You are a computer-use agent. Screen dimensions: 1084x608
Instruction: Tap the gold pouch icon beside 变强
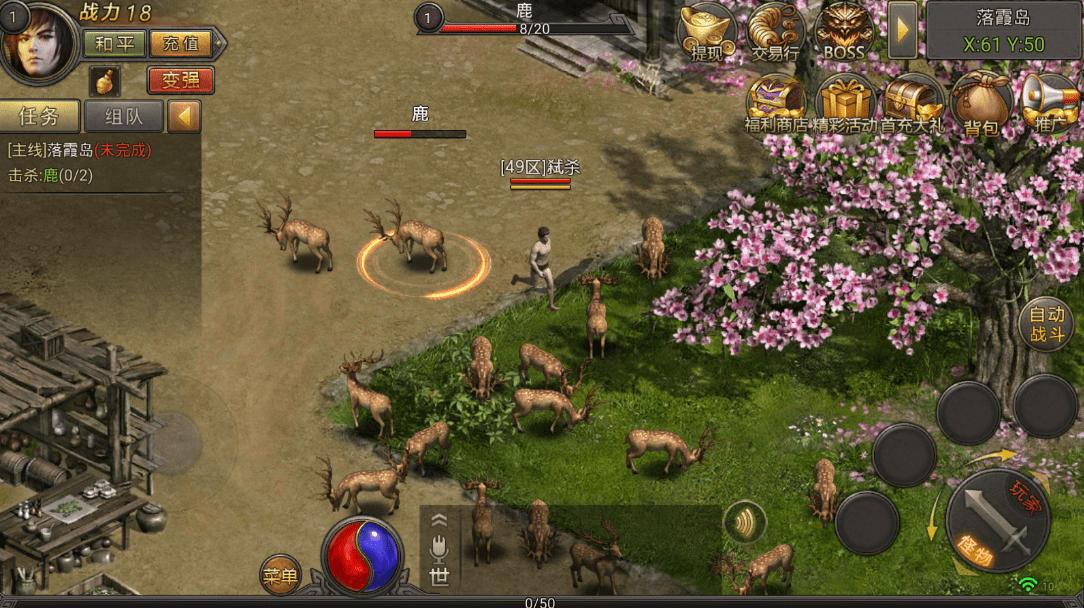pyautogui.click(x=104, y=80)
